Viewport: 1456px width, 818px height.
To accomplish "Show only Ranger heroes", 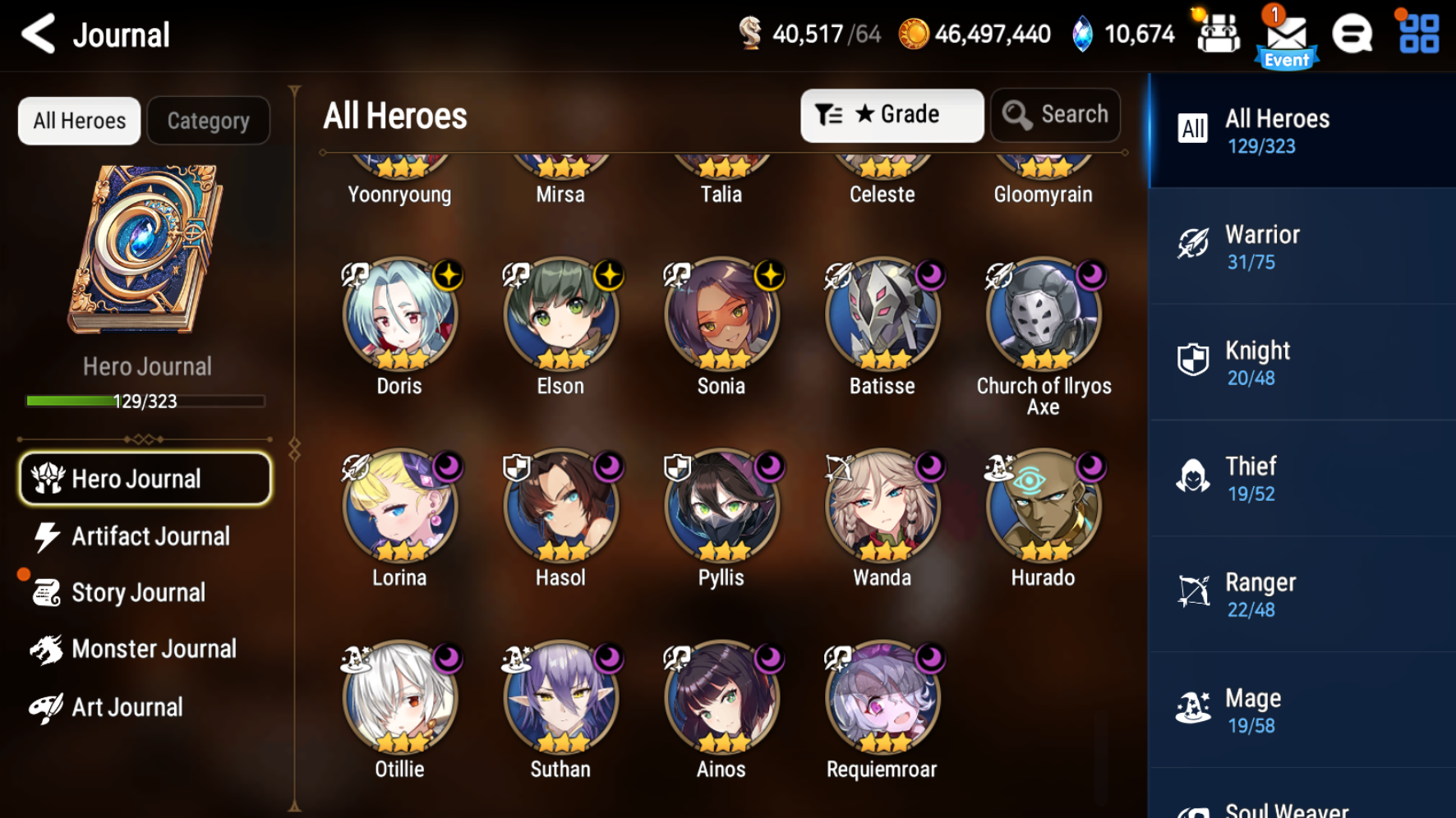I will (x=1302, y=595).
